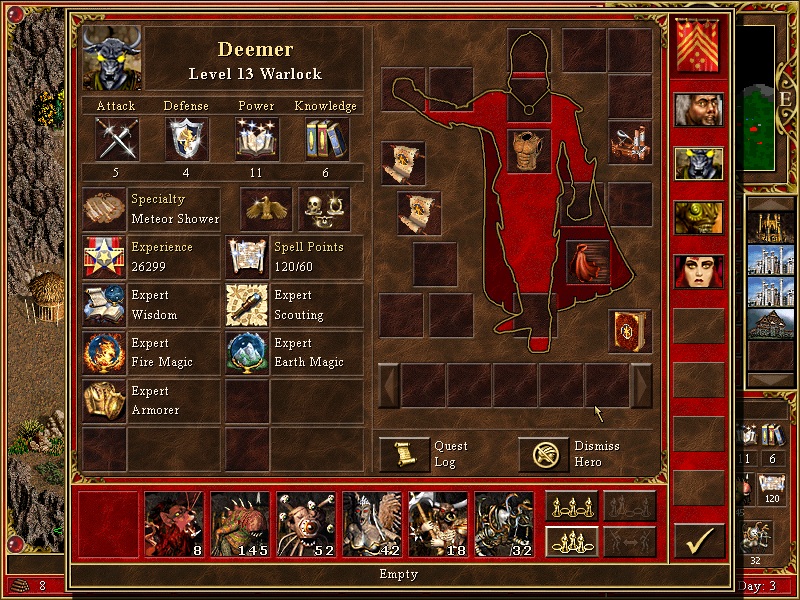Switch to the red-haired hero portrait
The image size is (800, 600).
coord(699,271)
